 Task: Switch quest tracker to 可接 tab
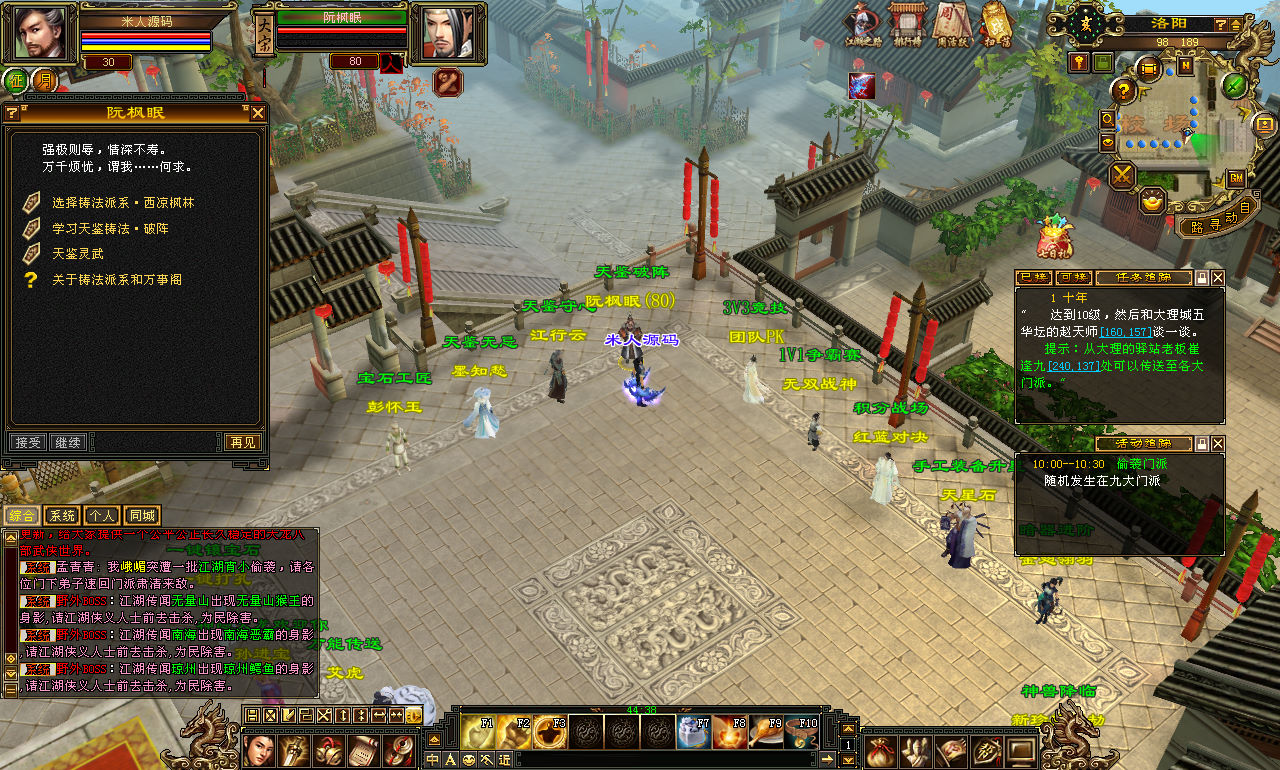coord(1073,278)
